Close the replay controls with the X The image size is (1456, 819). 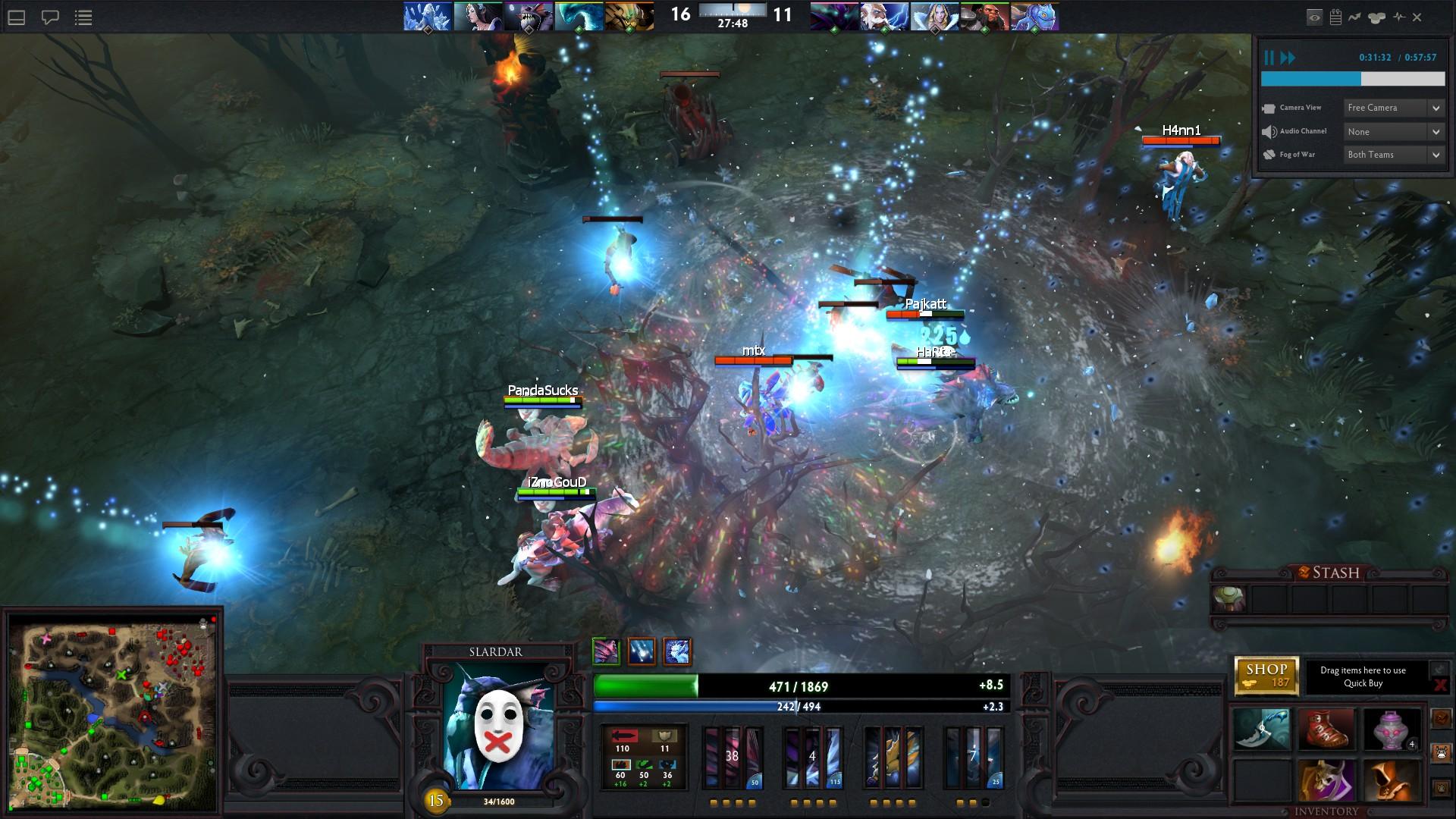pyautogui.click(x=1417, y=17)
